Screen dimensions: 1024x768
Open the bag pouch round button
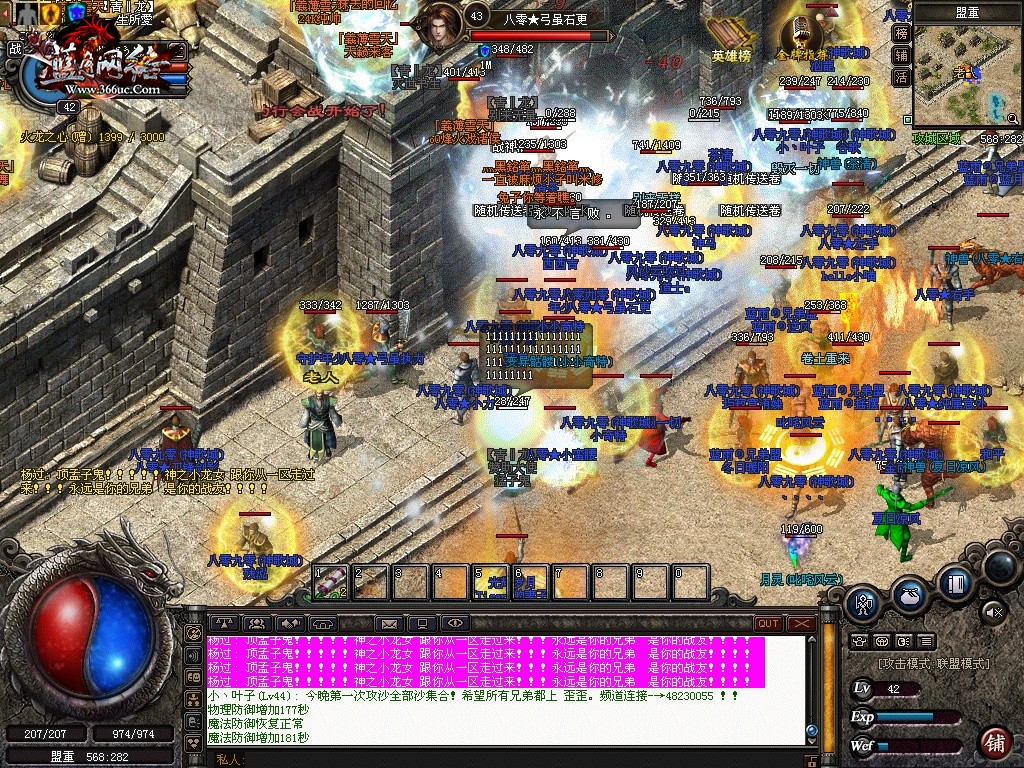908,594
